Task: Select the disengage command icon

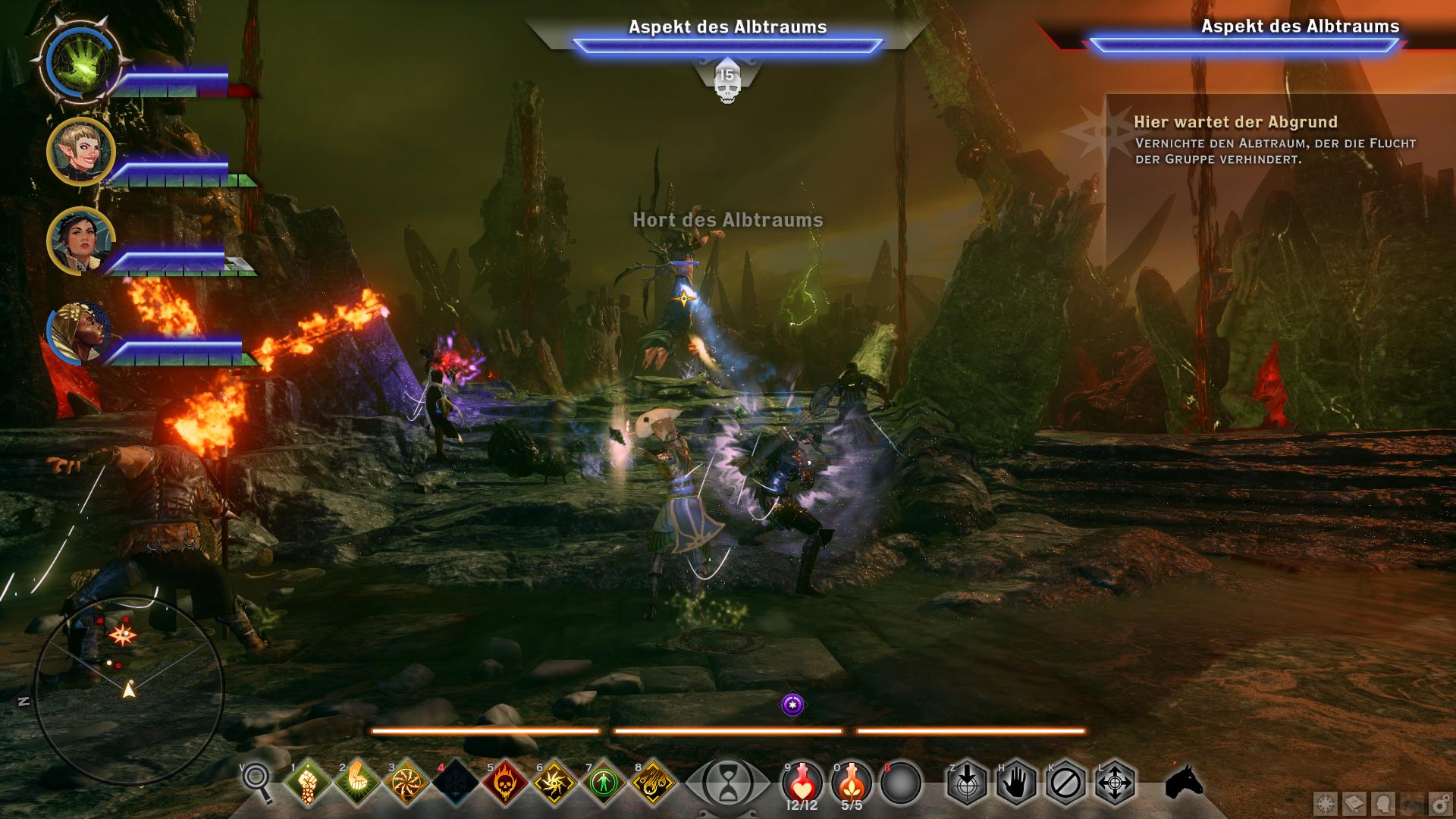Action: click(1065, 781)
